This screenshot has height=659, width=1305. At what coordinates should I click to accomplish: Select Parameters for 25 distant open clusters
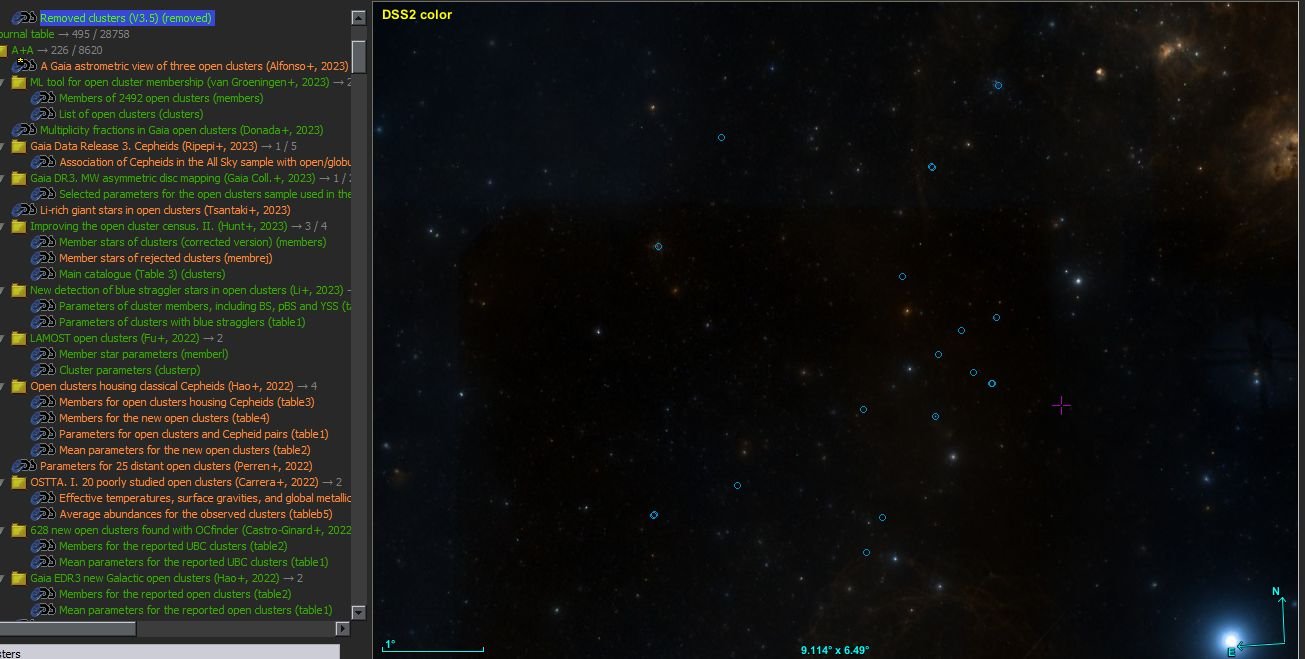[176, 466]
